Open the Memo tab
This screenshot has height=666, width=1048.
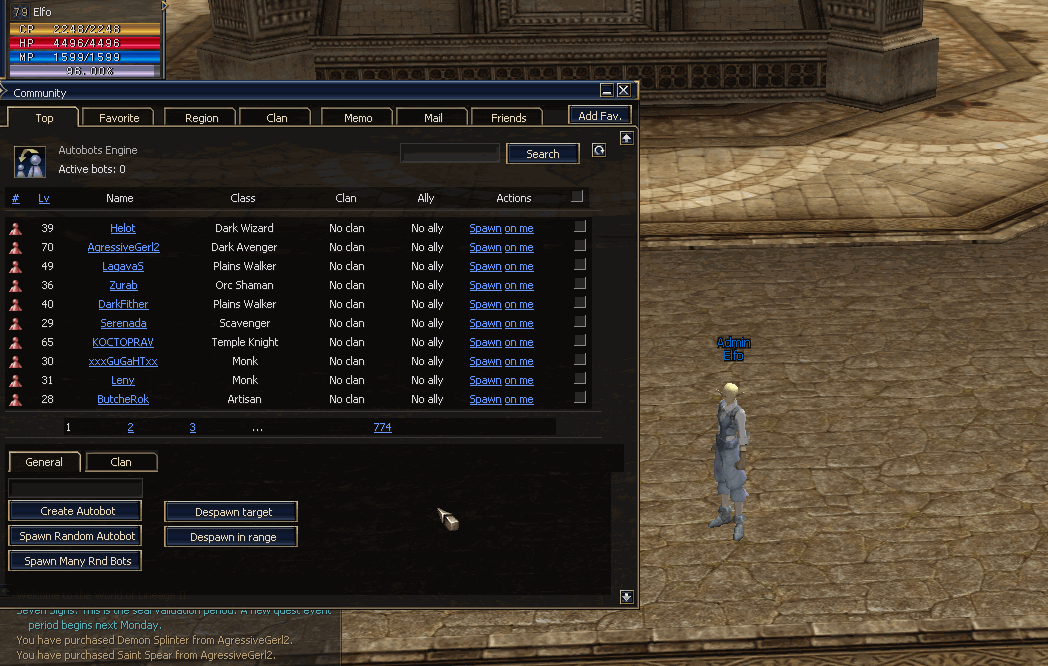(358, 118)
